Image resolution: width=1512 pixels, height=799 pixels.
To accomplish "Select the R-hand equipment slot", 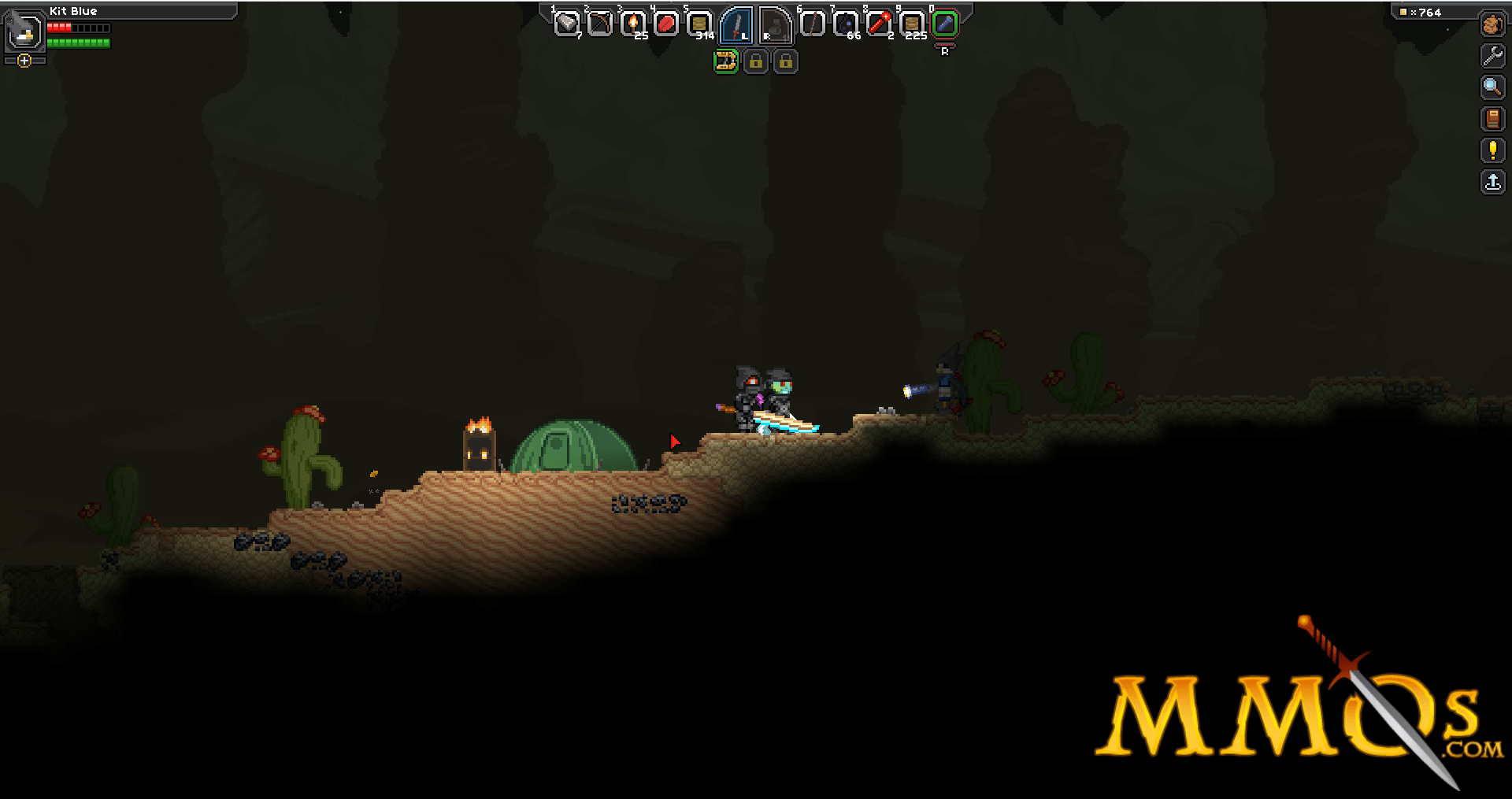I will 775,25.
